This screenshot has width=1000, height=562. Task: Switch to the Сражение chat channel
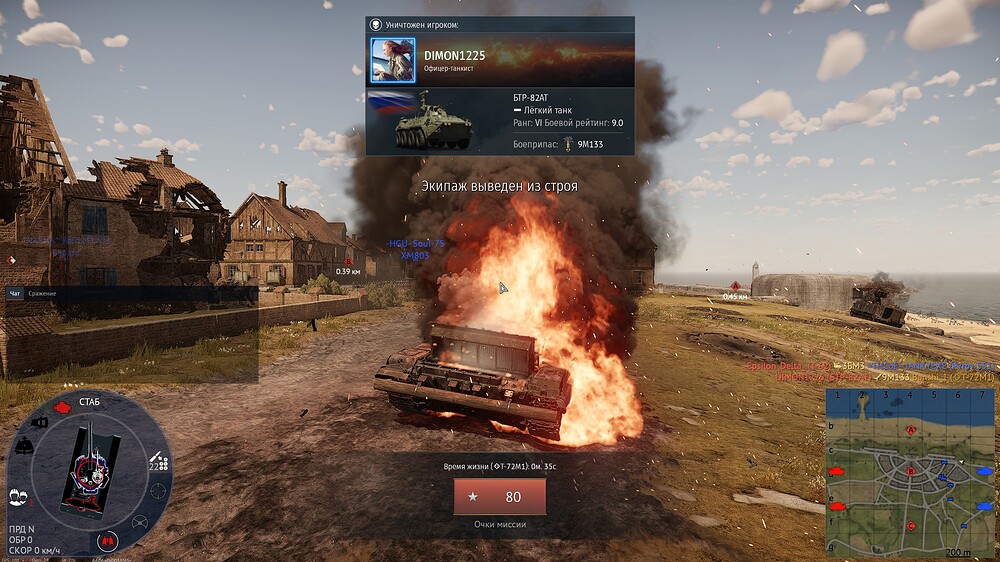tap(42, 293)
